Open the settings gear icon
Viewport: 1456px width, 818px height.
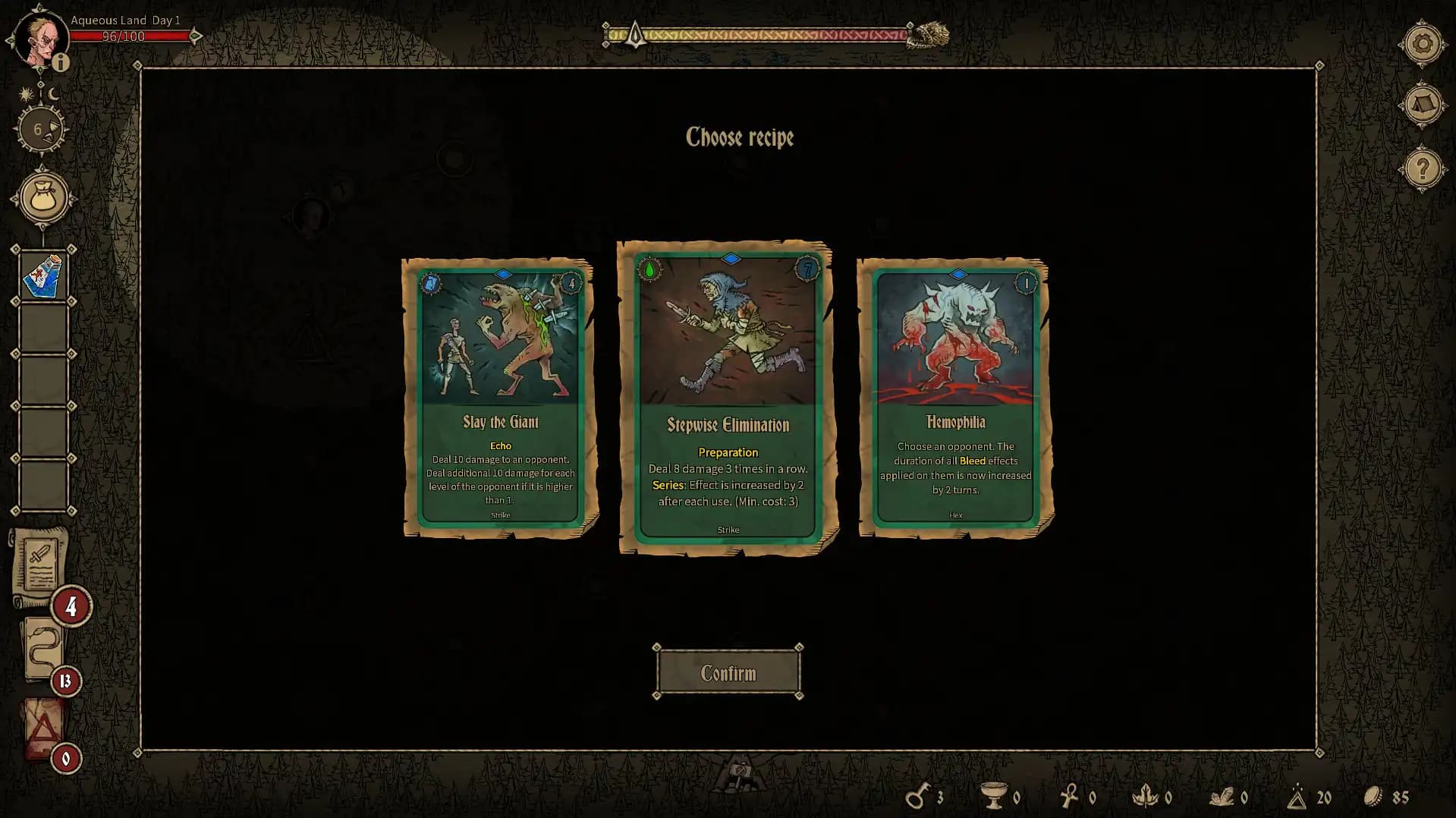(1423, 44)
